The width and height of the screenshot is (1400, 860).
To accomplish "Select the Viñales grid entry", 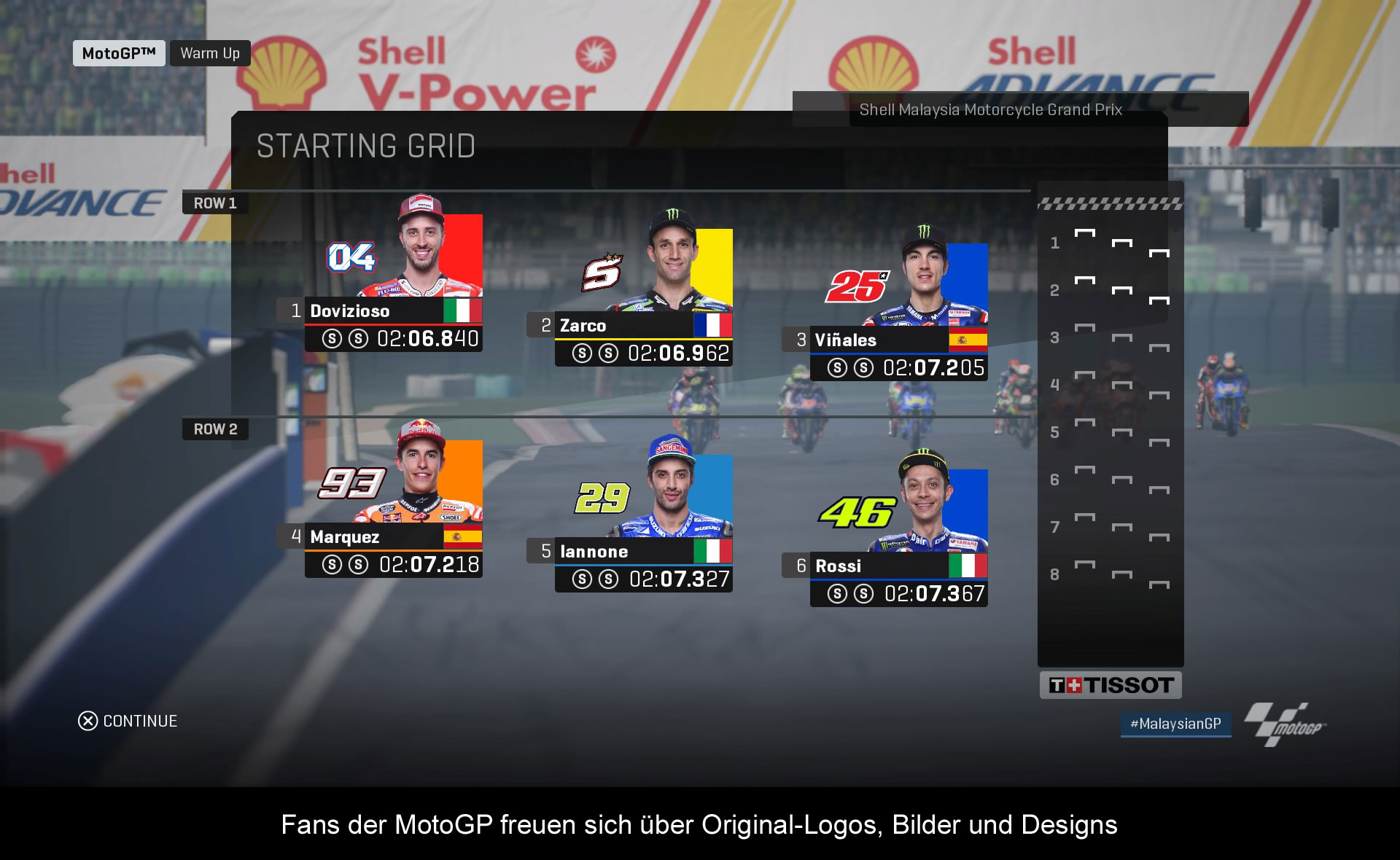I will (898, 340).
